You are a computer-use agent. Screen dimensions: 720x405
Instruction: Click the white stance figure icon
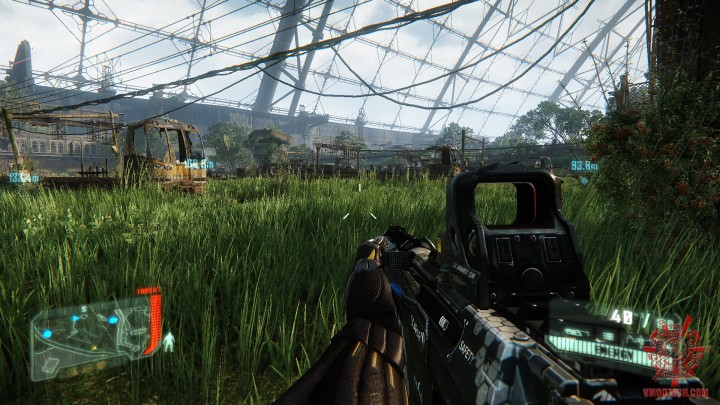[168, 342]
